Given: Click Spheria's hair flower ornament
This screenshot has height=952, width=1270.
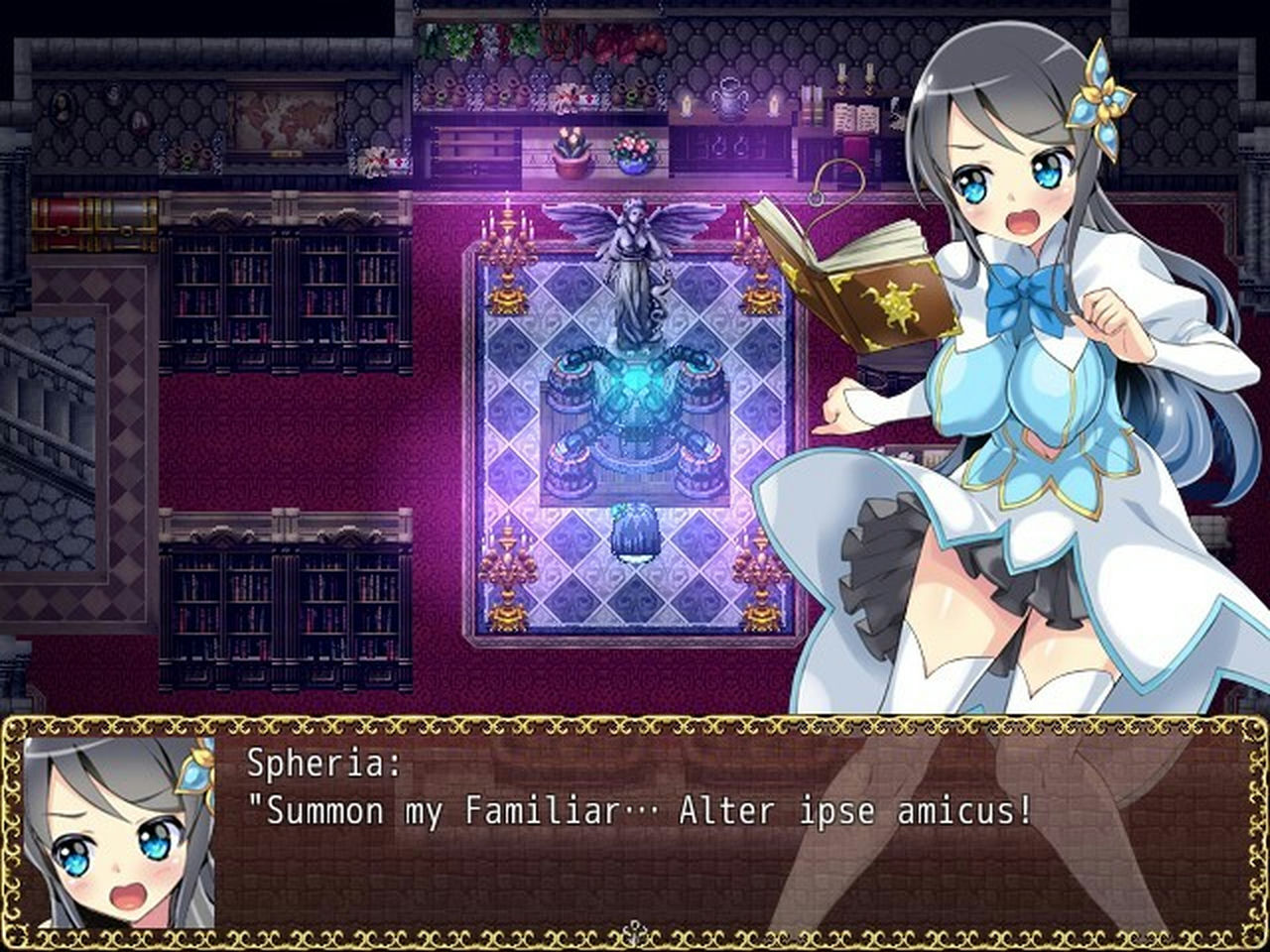Looking at the screenshot, I should (1103, 94).
